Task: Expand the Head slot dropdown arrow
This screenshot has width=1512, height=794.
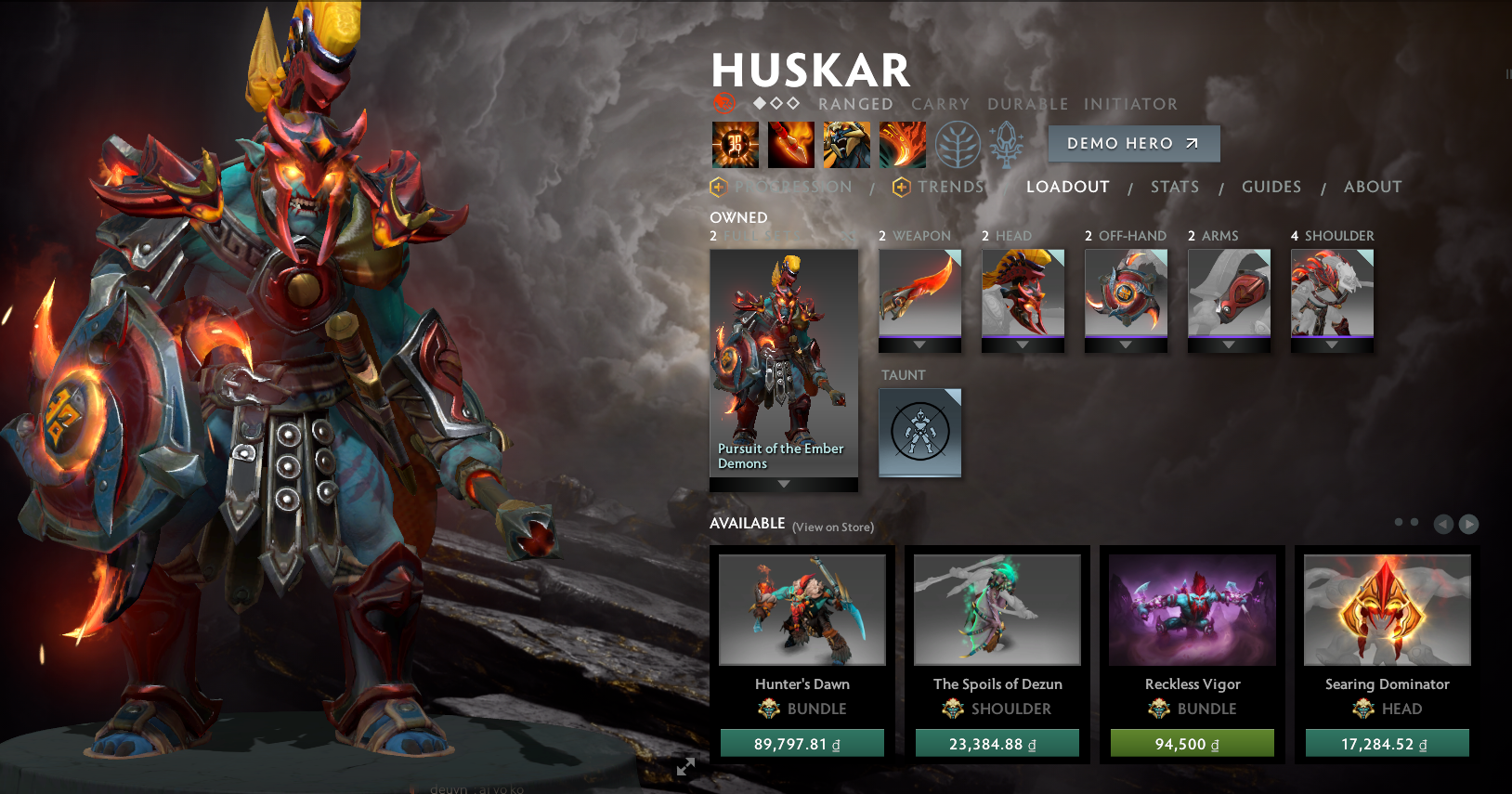Action: click(1023, 345)
